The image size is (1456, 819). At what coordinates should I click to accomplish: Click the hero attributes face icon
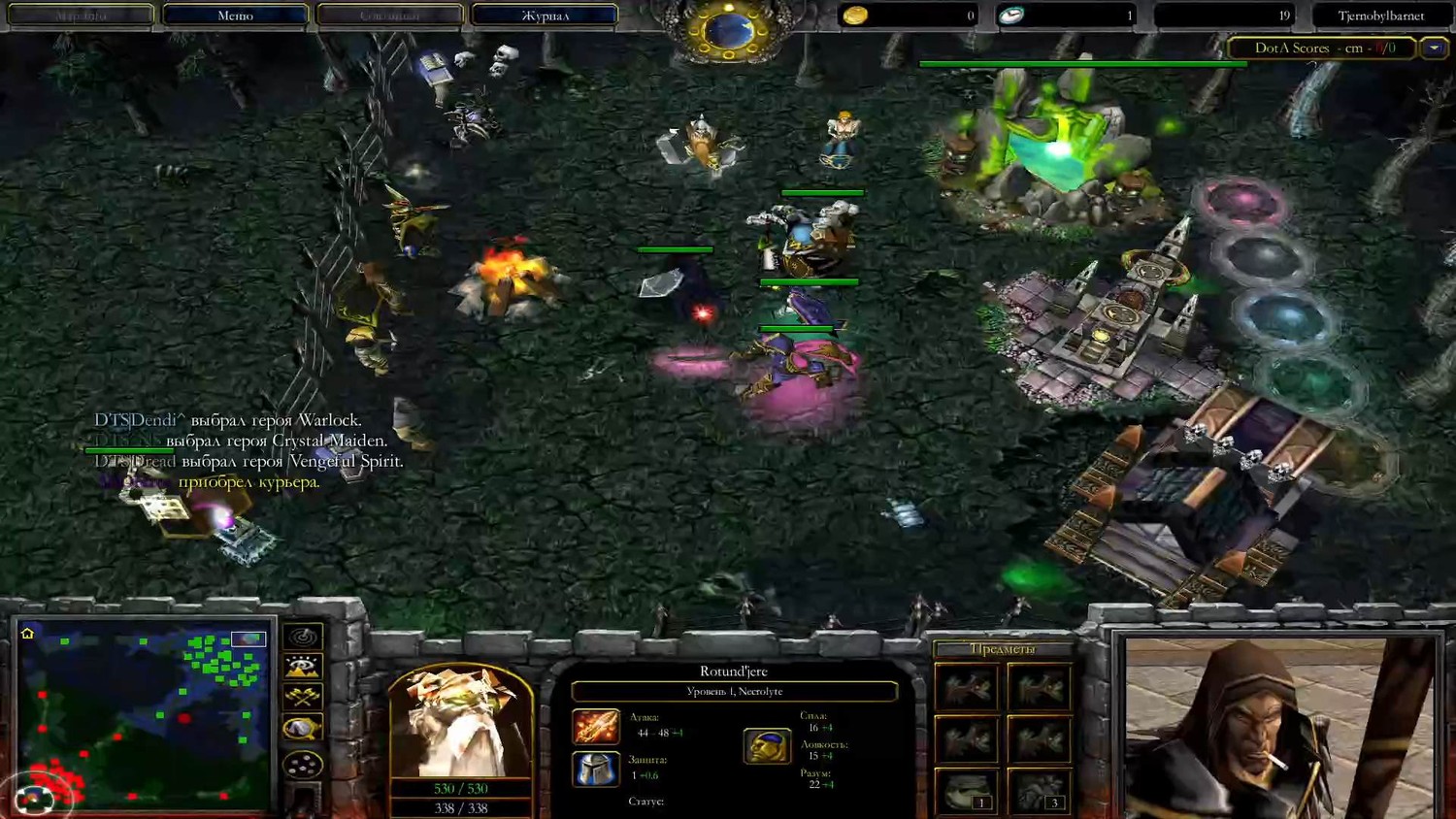767,745
